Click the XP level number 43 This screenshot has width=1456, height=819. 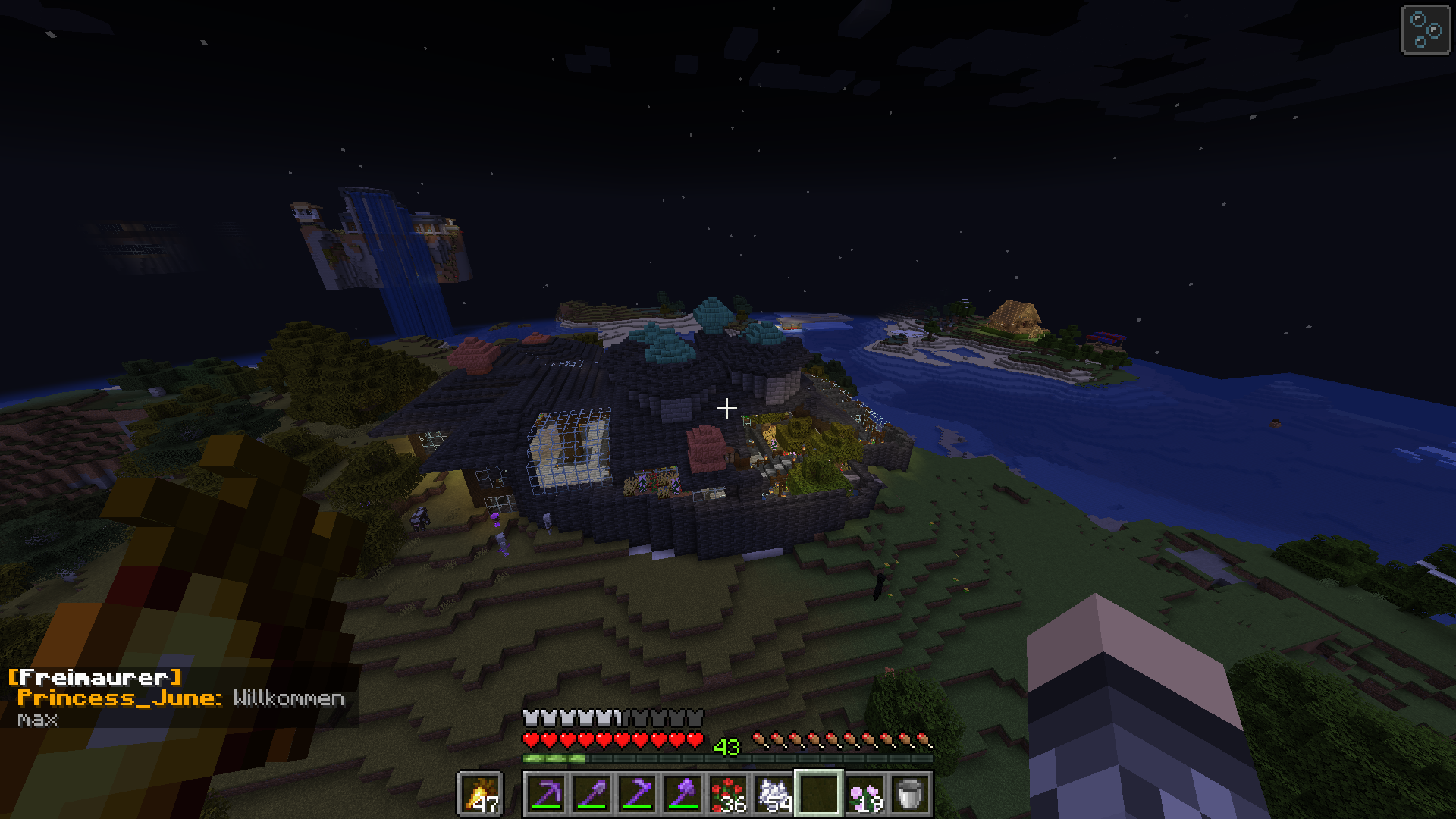click(x=727, y=746)
